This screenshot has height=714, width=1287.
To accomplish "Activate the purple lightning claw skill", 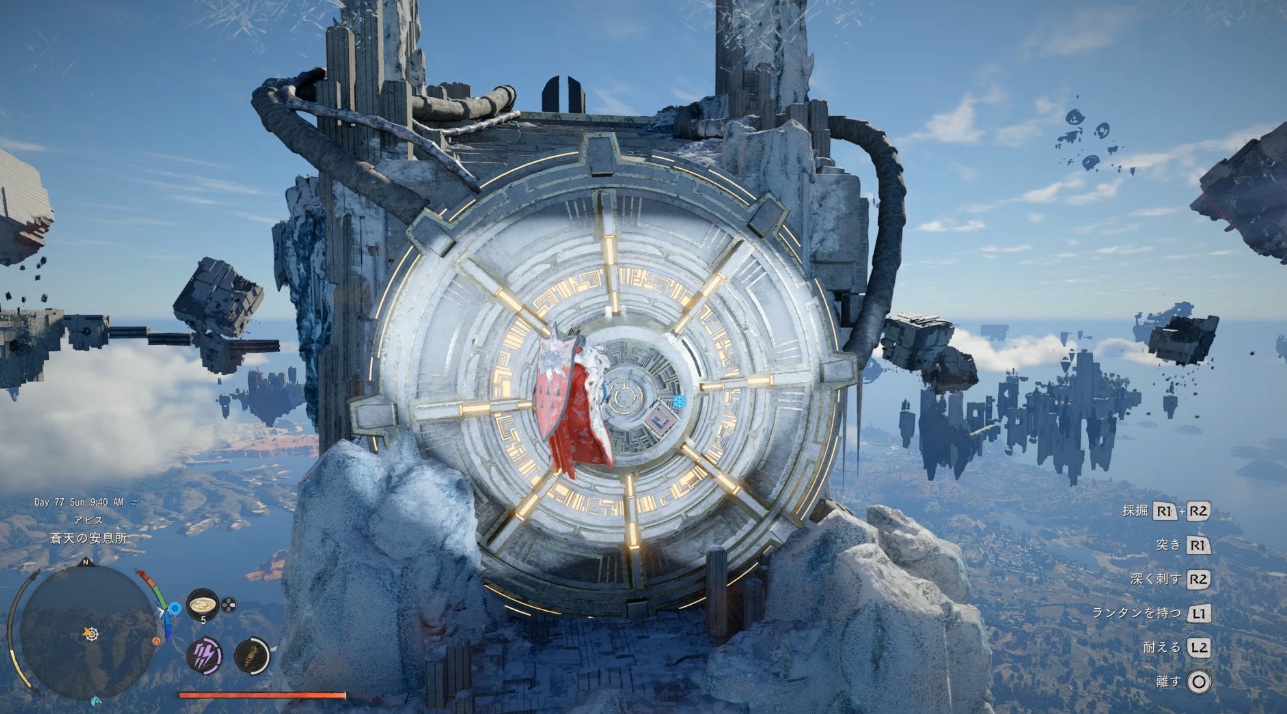I will pyautogui.click(x=204, y=655).
